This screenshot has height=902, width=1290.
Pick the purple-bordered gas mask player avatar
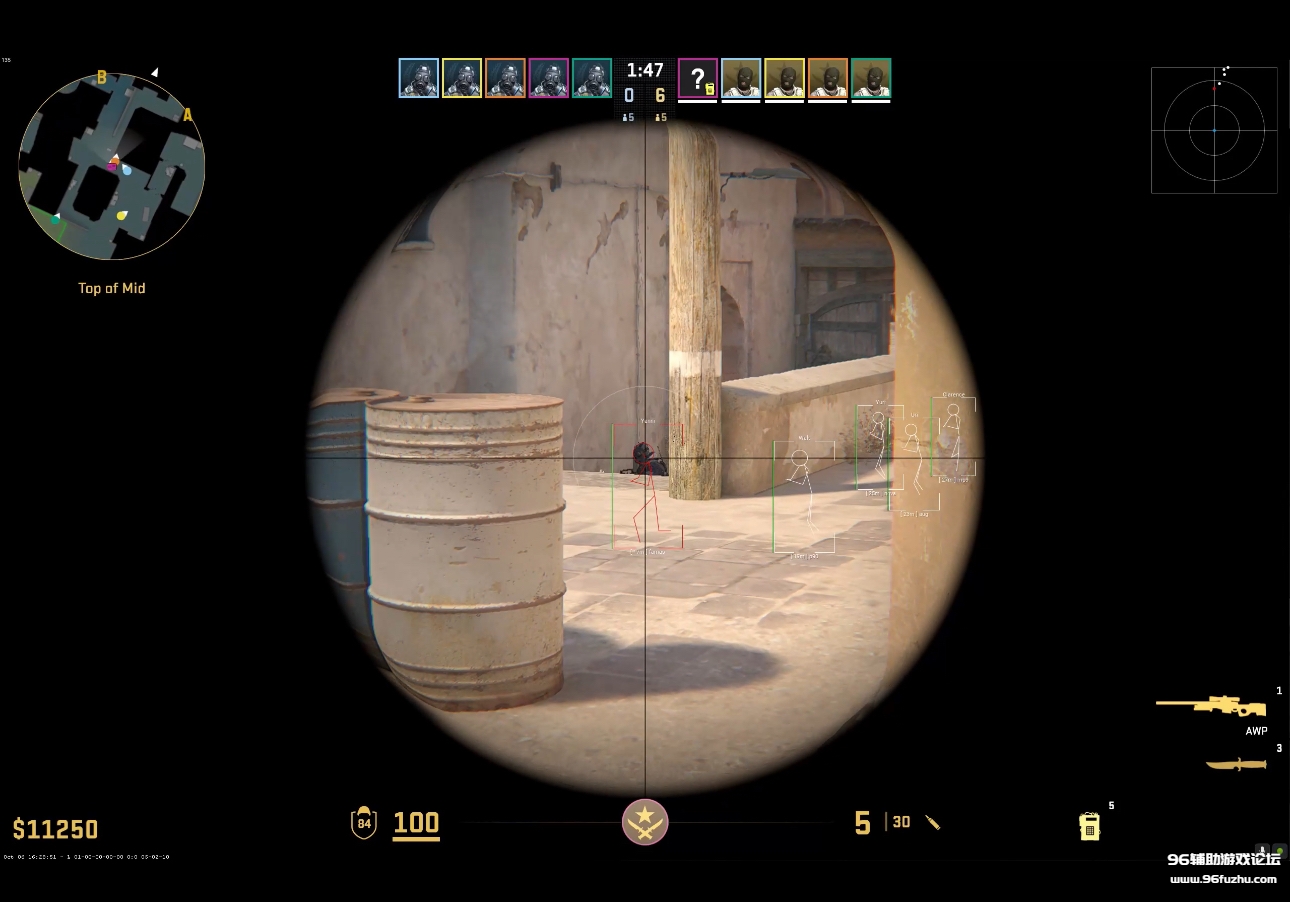tap(549, 78)
